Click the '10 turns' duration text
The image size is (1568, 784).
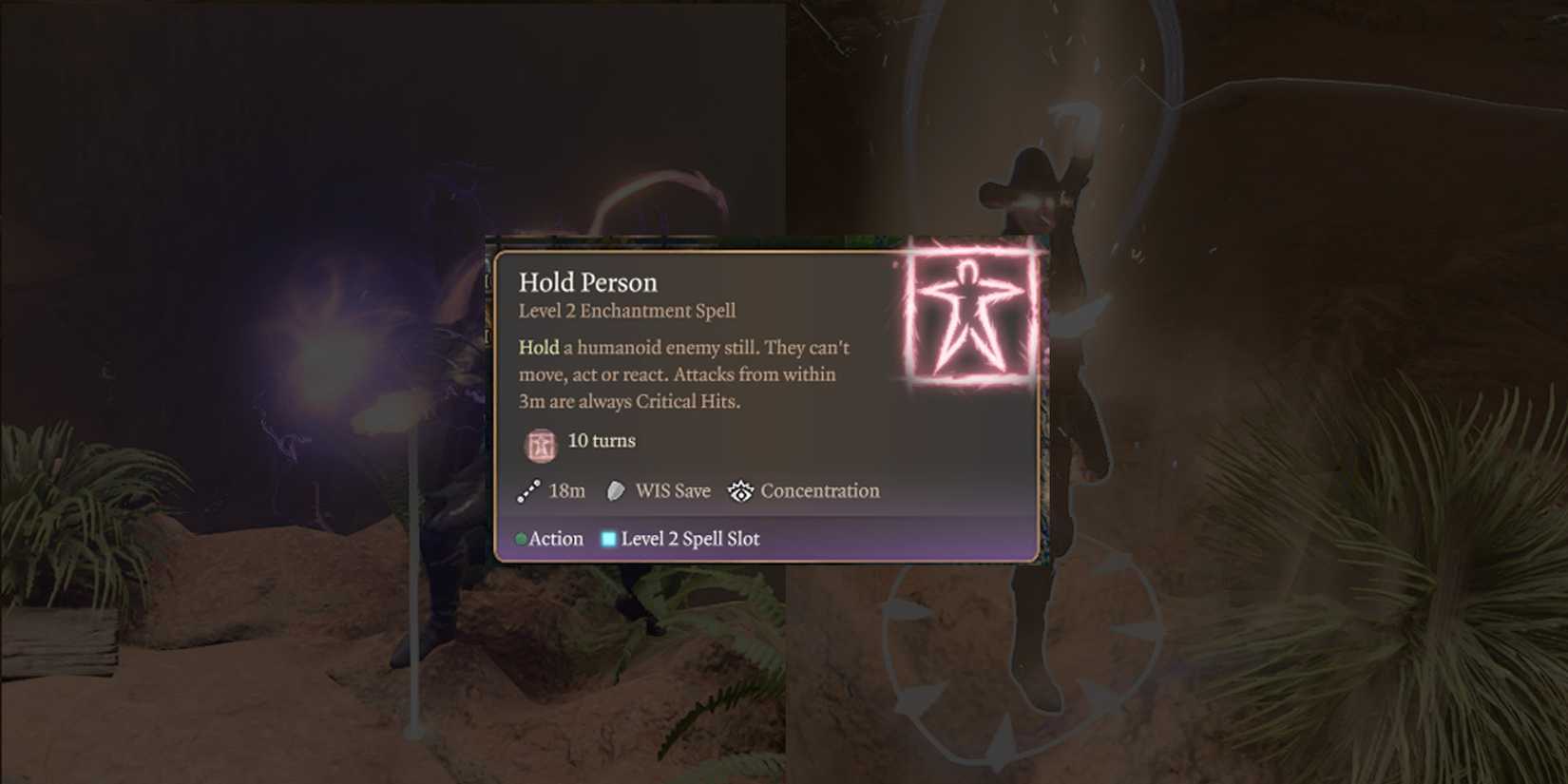(601, 441)
